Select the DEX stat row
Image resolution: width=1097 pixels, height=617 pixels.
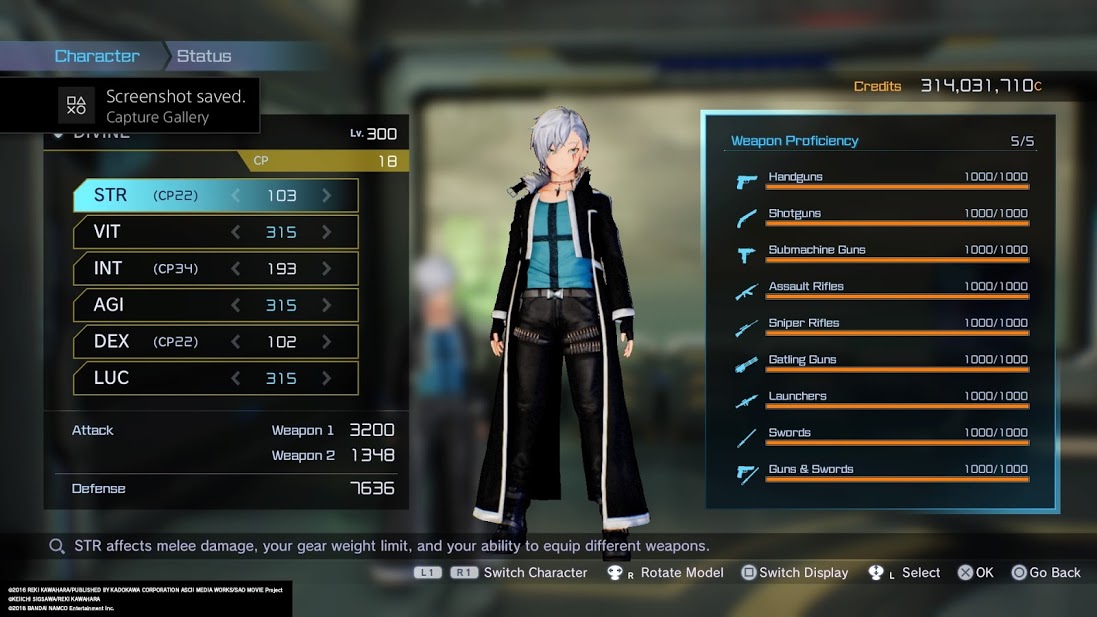tap(215, 341)
